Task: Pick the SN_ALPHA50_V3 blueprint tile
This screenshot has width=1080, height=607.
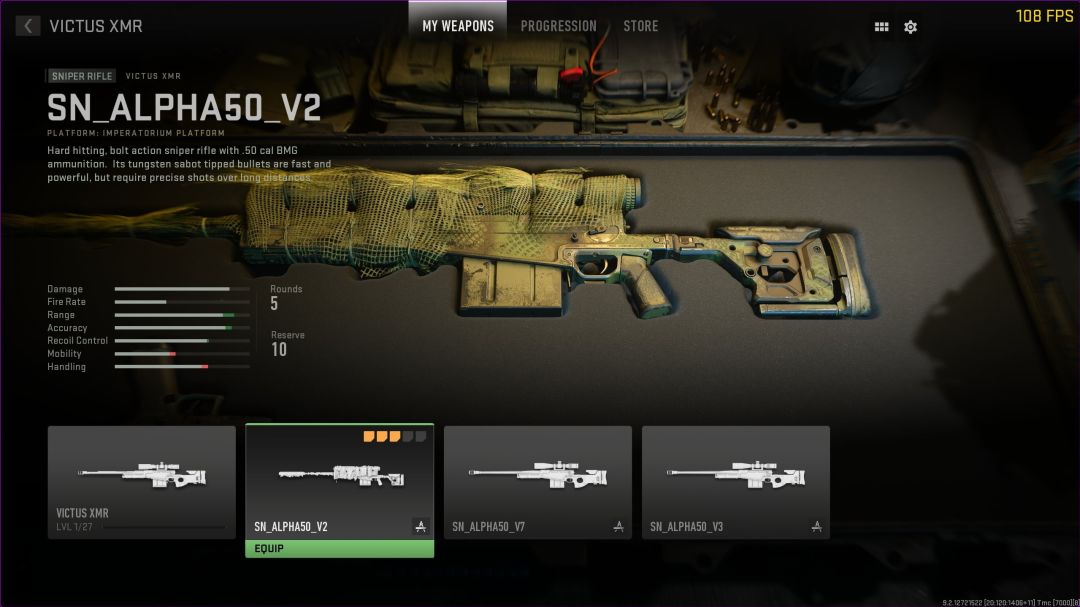Action: point(735,482)
